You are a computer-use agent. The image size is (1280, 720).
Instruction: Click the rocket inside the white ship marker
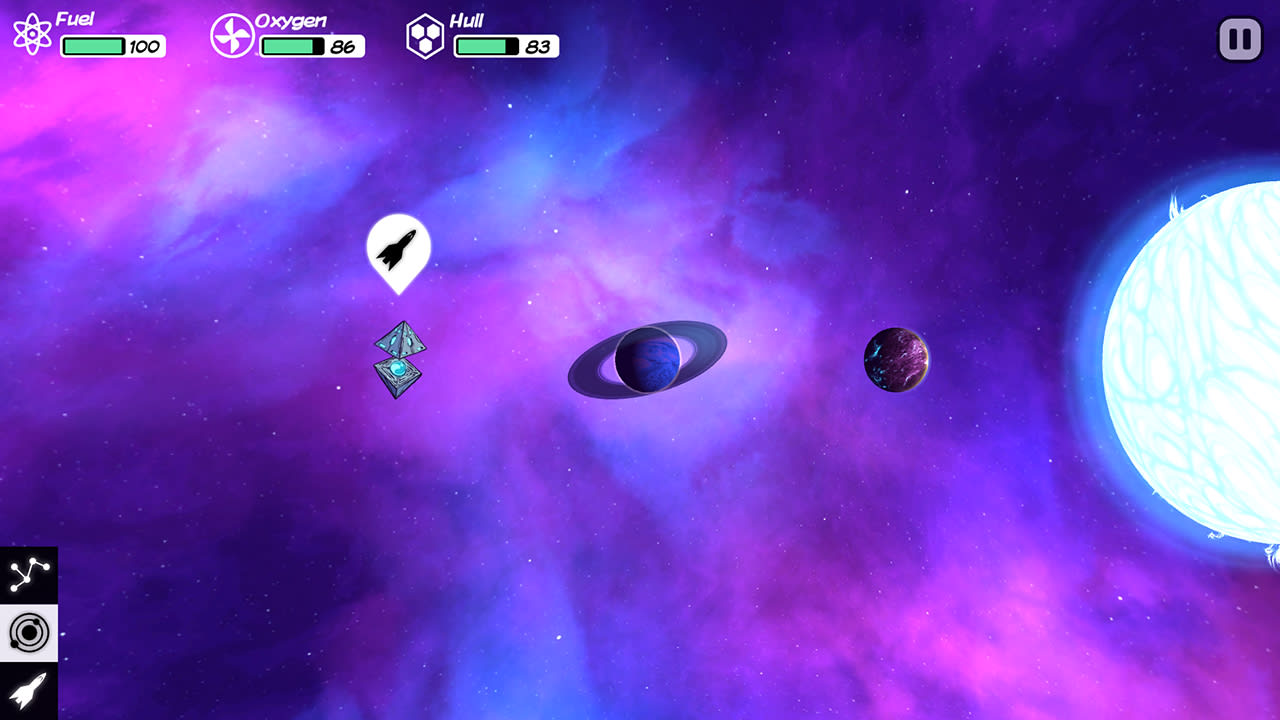[x=398, y=248]
